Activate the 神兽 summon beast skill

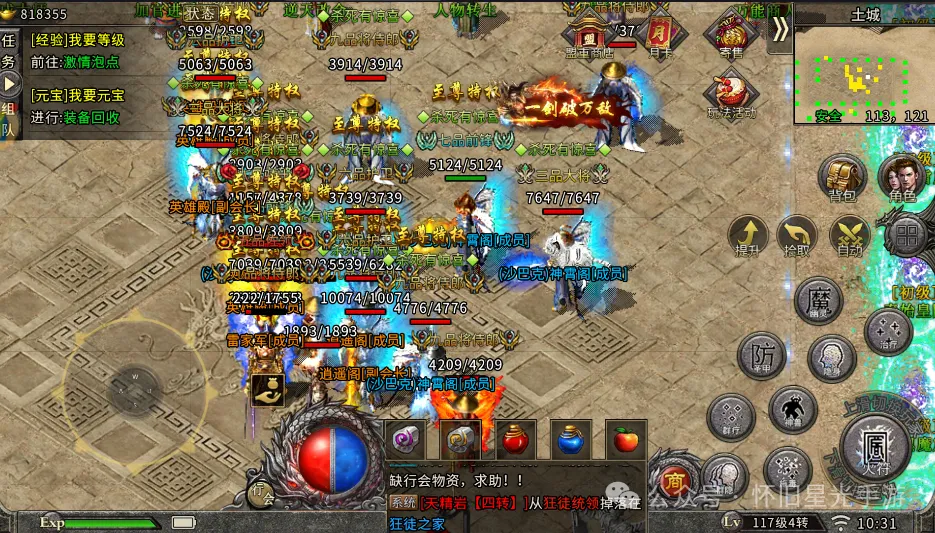point(793,409)
